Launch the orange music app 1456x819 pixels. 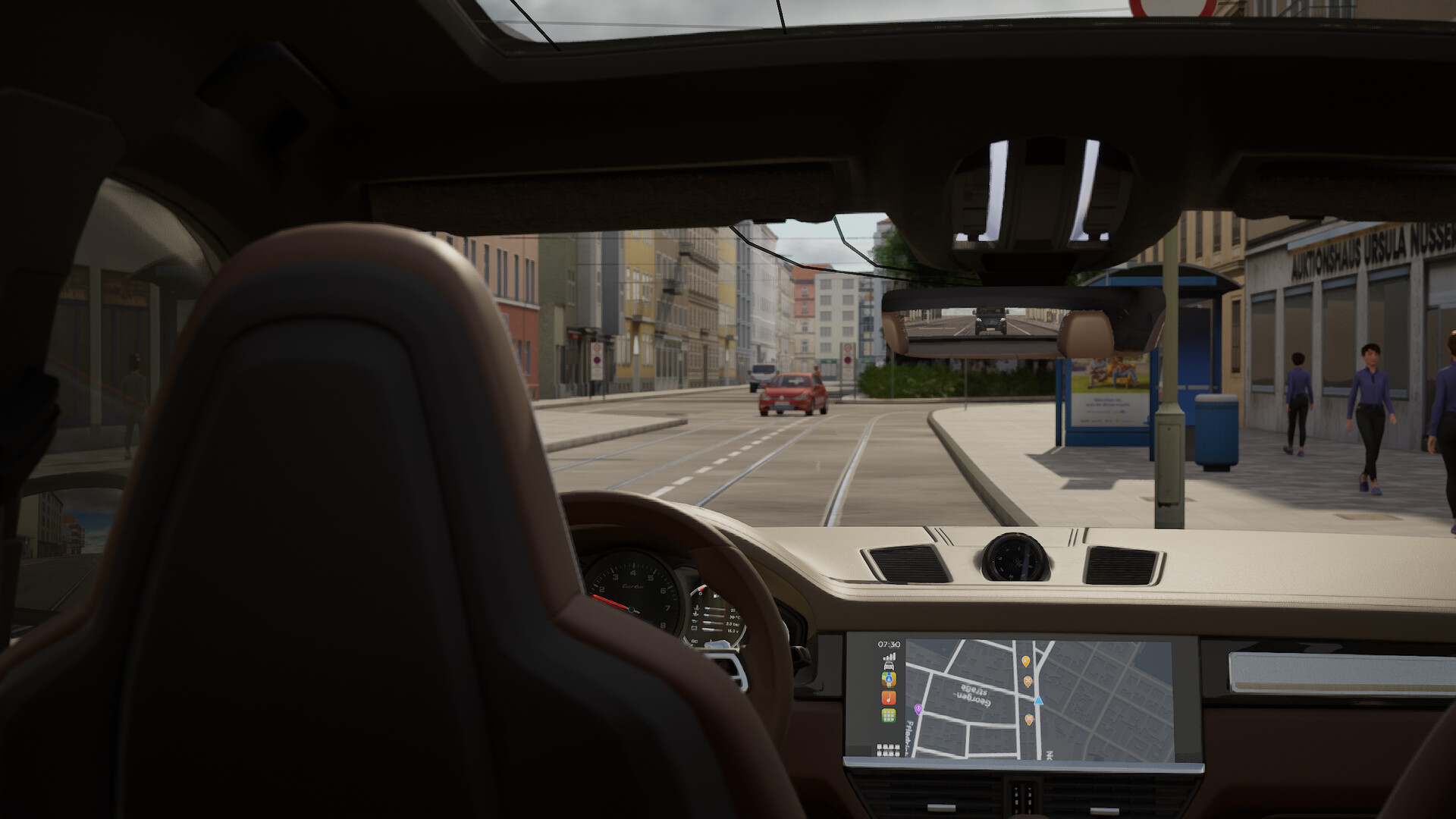(x=889, y=698)
